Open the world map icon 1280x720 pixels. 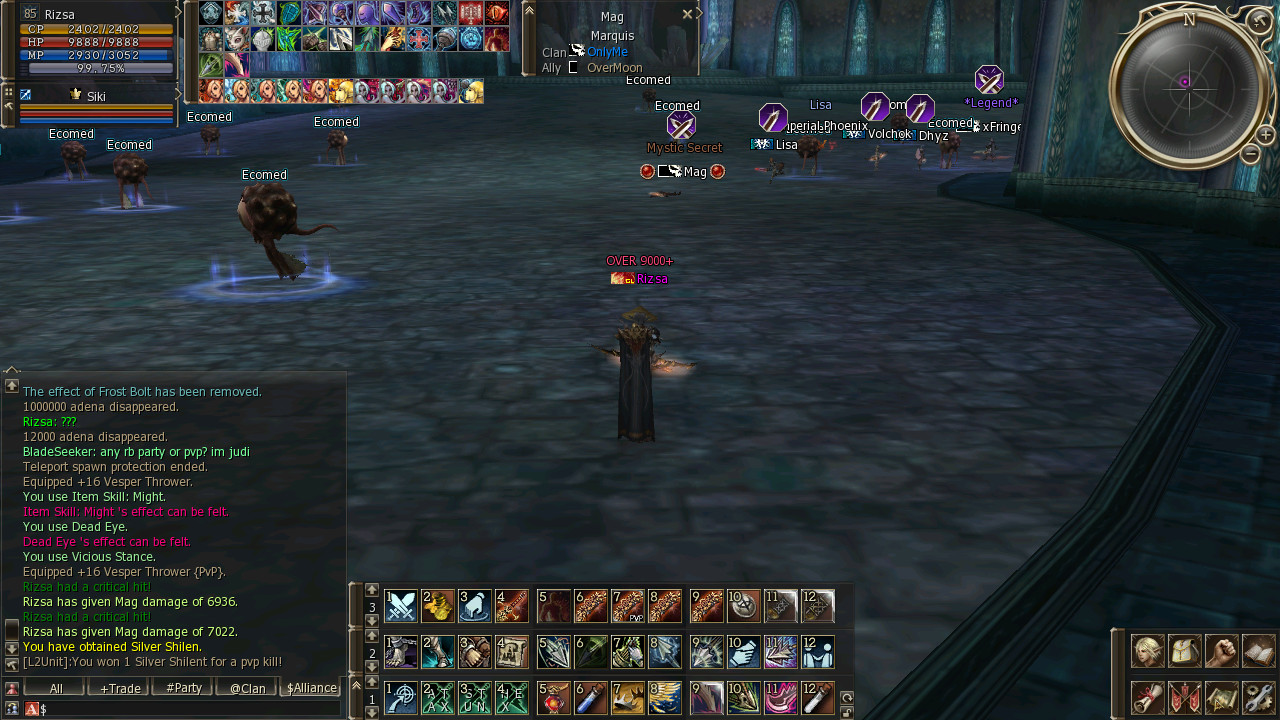[1221, 697]
